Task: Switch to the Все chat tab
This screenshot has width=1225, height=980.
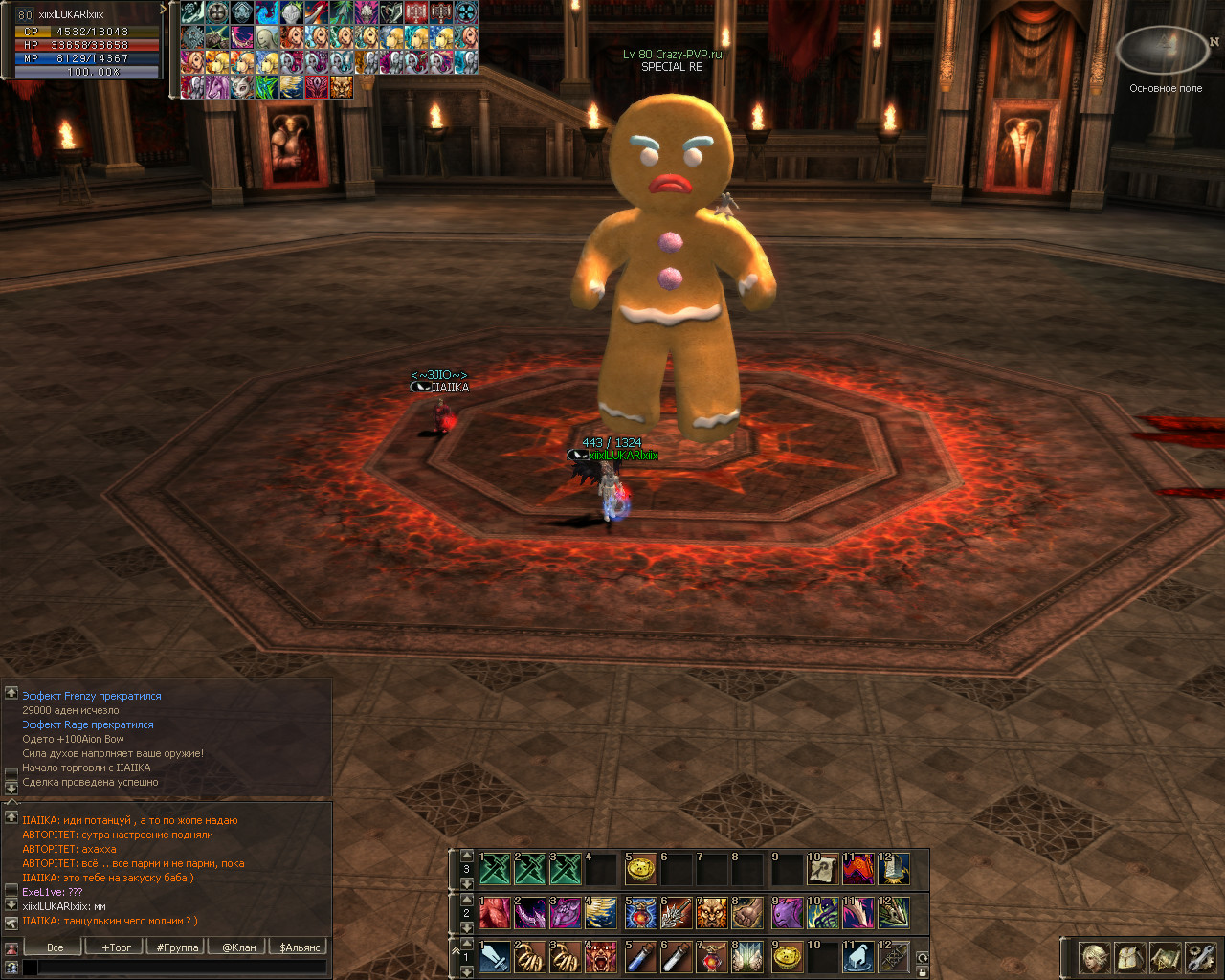Action: coord(56,947)
